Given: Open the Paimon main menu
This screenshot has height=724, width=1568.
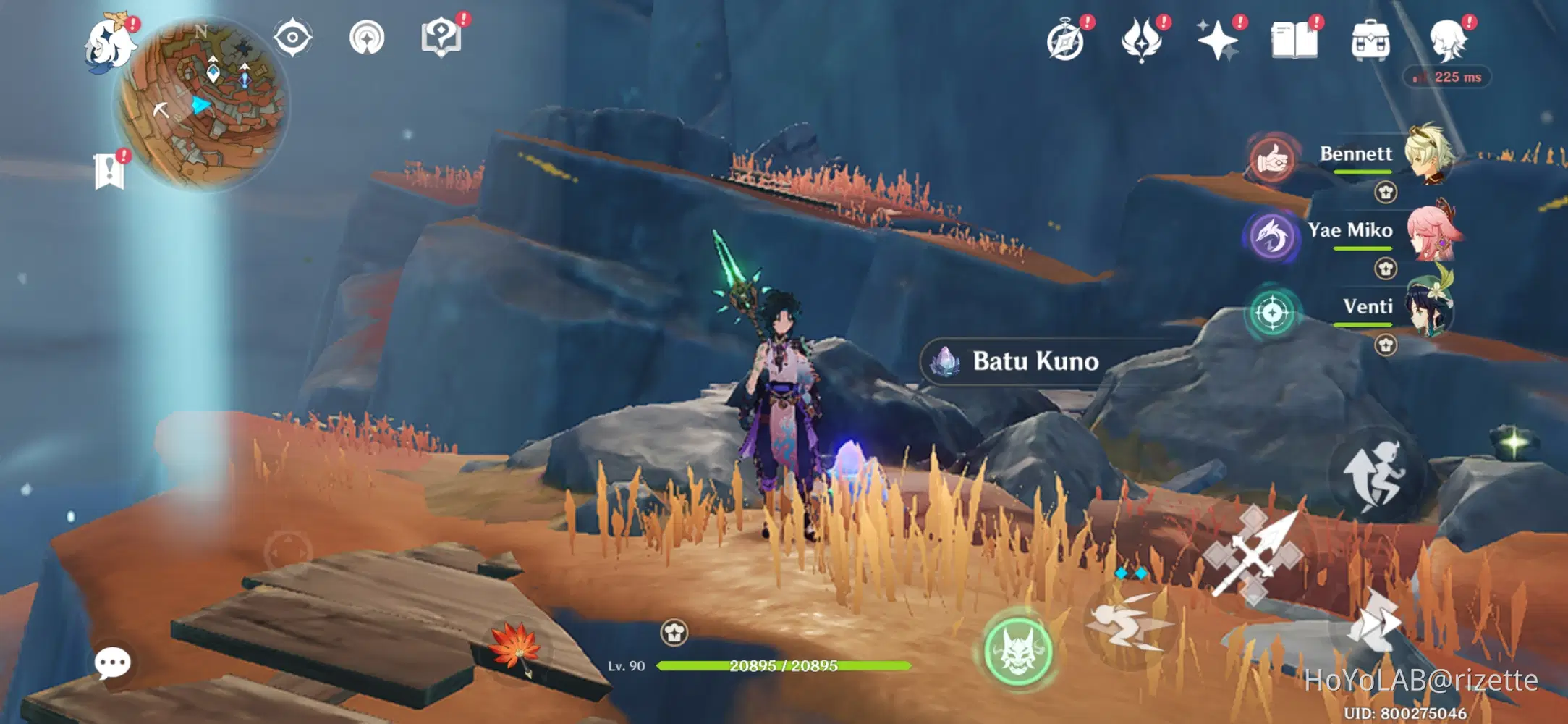Looking at the screenshot, I should (x=109, y=43).
